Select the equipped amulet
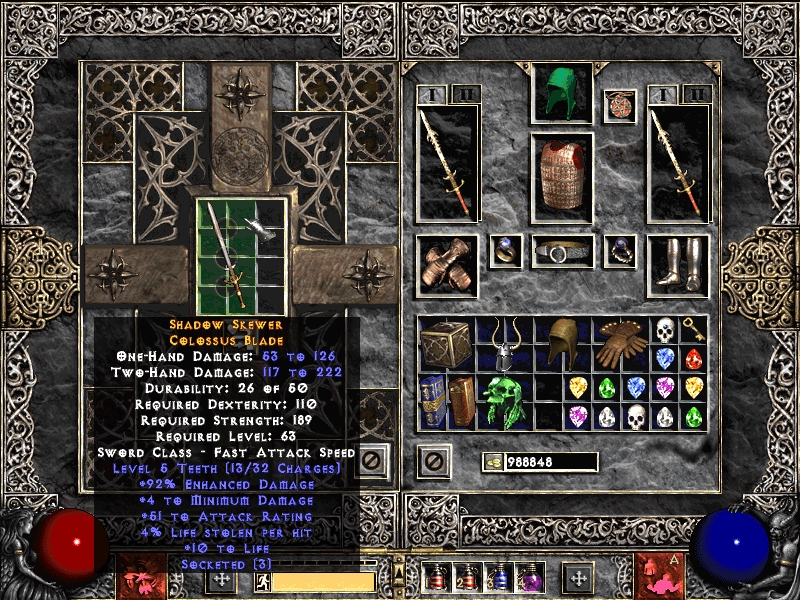Screen dimensions: 800x600 coord(620,106)
